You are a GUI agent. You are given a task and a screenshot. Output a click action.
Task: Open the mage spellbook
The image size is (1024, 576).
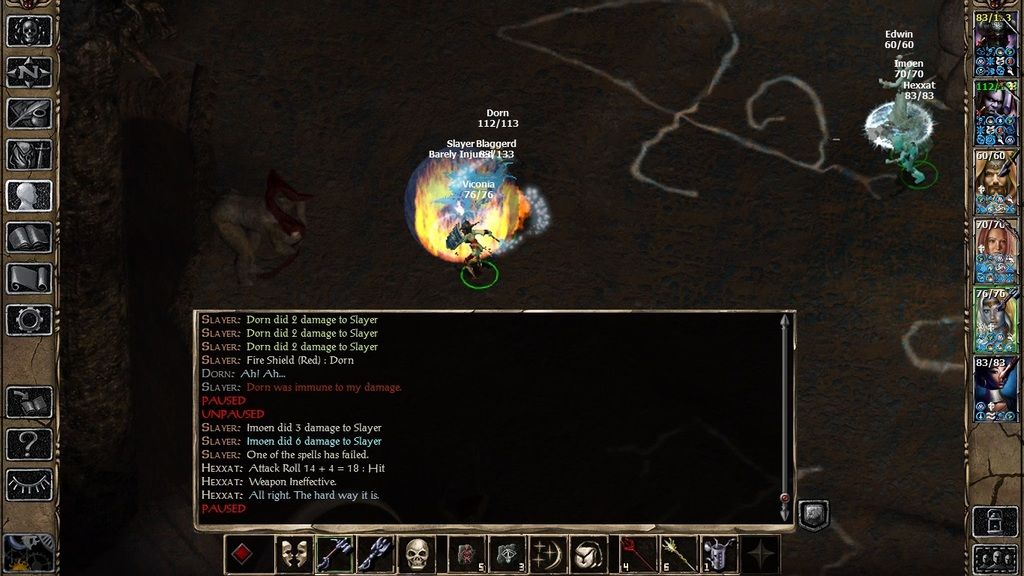coord(29,237)
